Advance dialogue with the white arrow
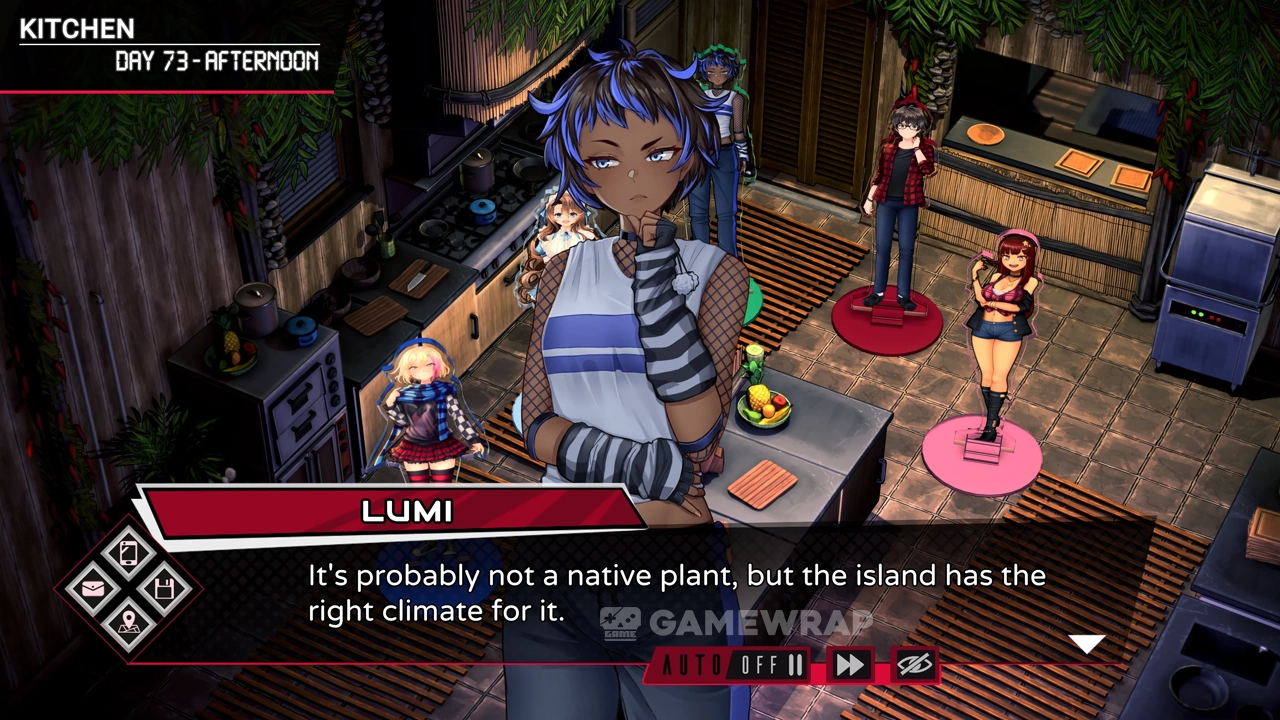The width and height of the screenshot is (1280, 720). tap(1086, 644)
